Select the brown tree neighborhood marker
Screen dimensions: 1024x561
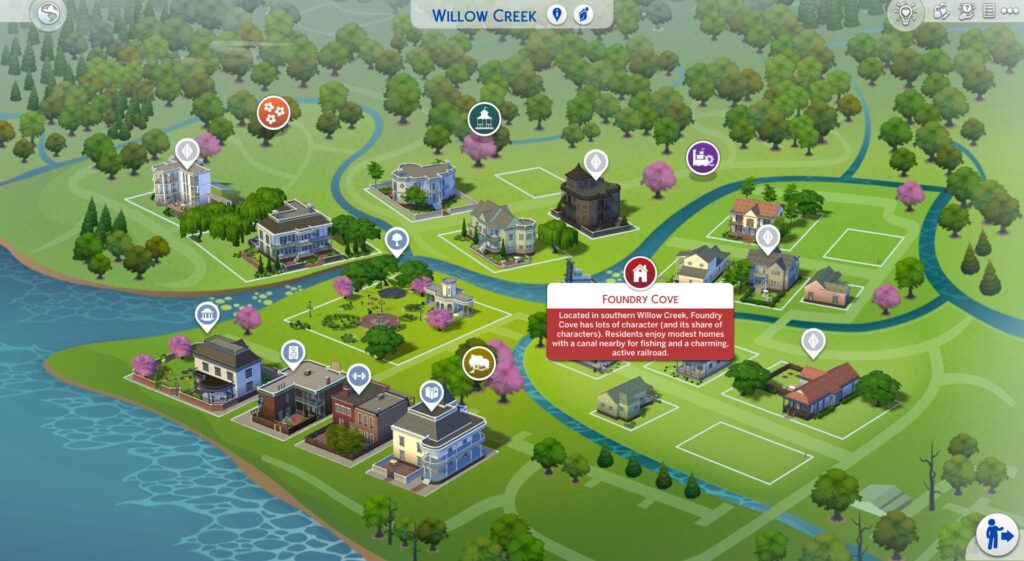pos(479,362)
